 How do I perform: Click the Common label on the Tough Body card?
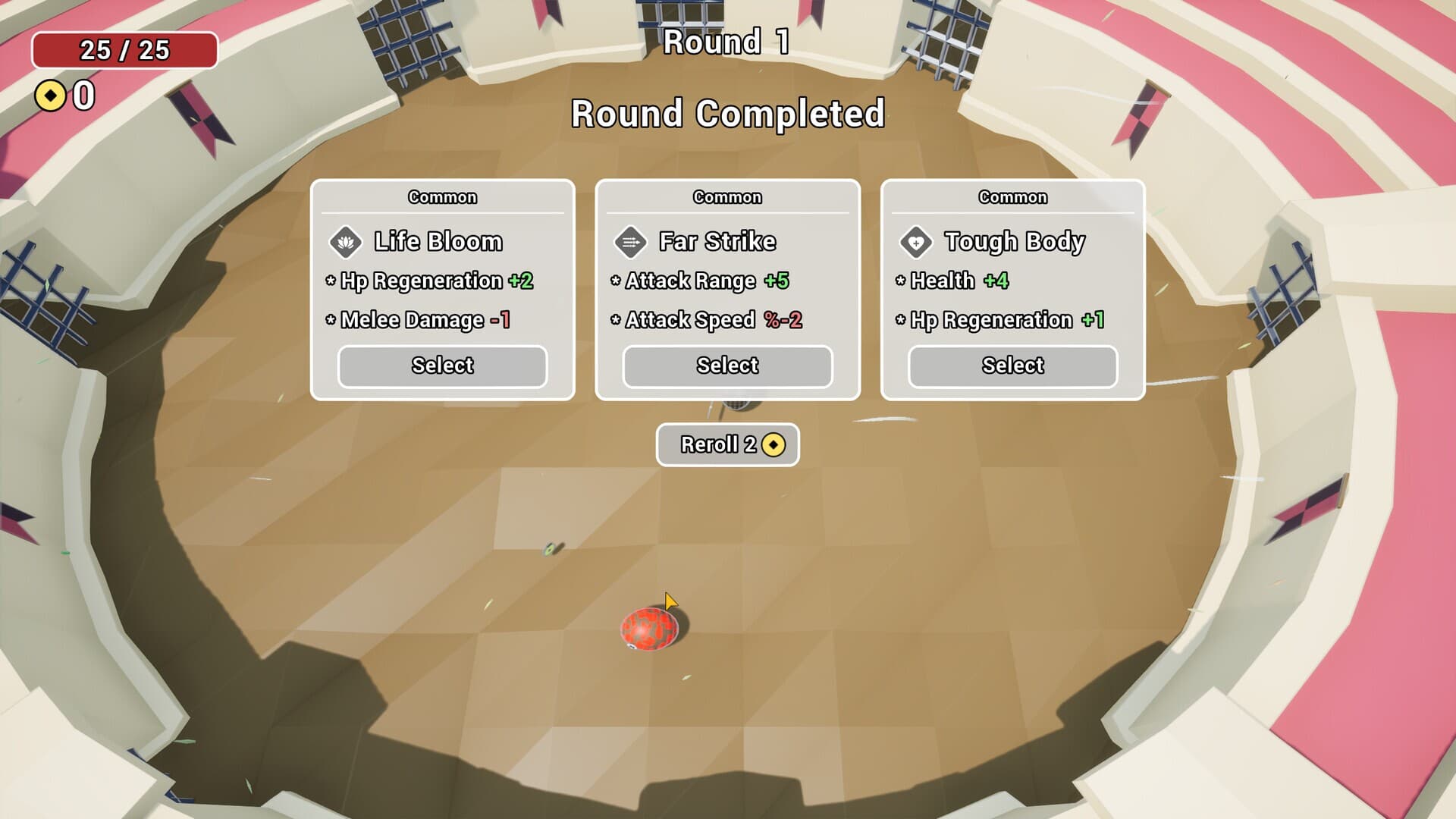(x=1012, y=197)
